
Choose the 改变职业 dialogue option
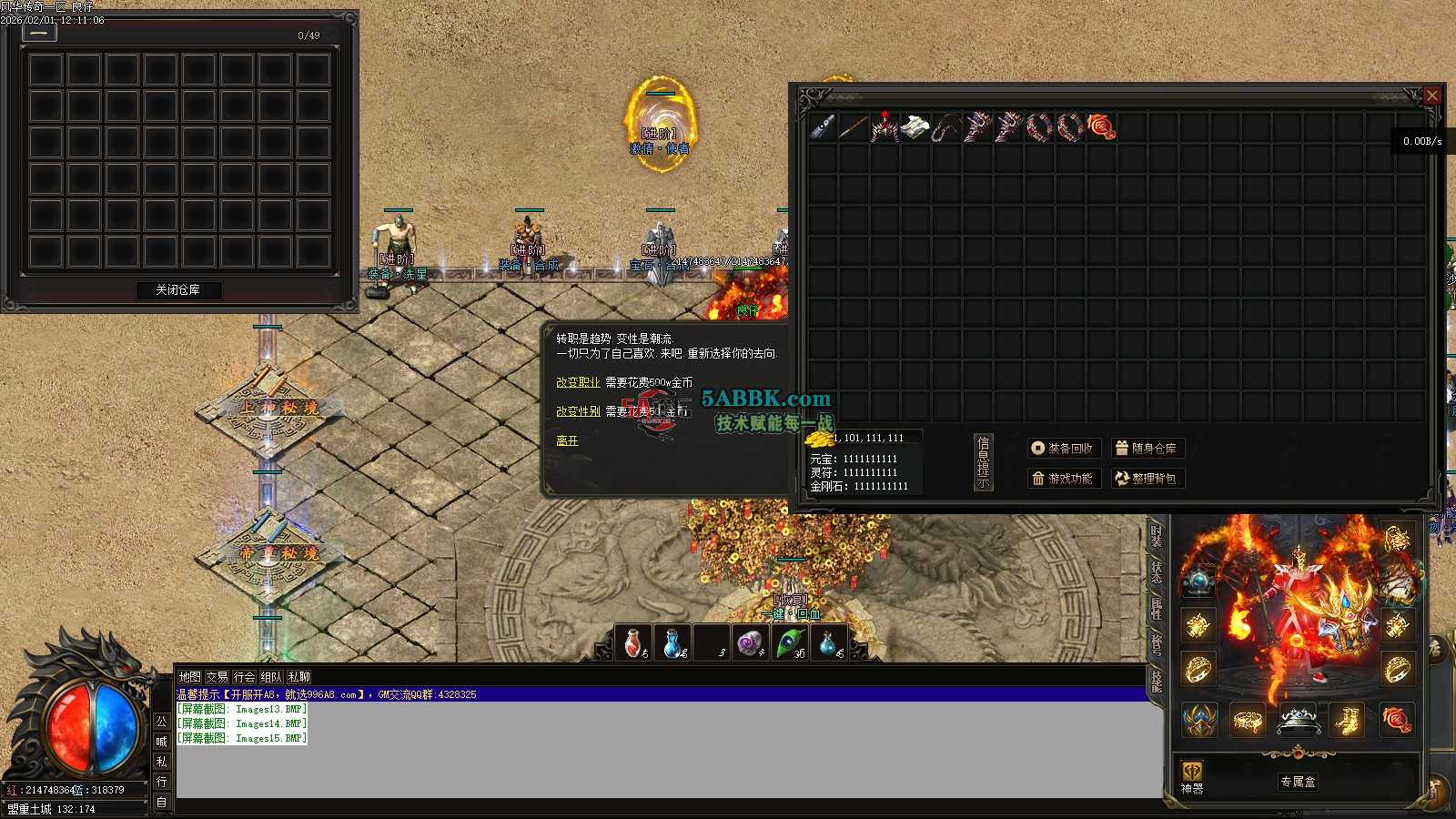[578, 383]
